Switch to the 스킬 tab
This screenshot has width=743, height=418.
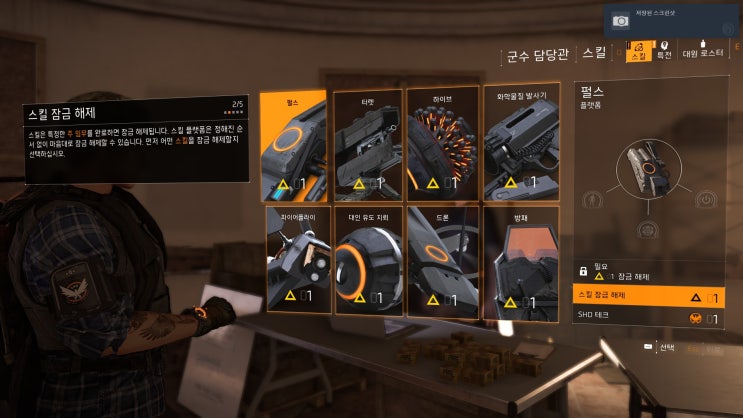(x=638, y=51)
